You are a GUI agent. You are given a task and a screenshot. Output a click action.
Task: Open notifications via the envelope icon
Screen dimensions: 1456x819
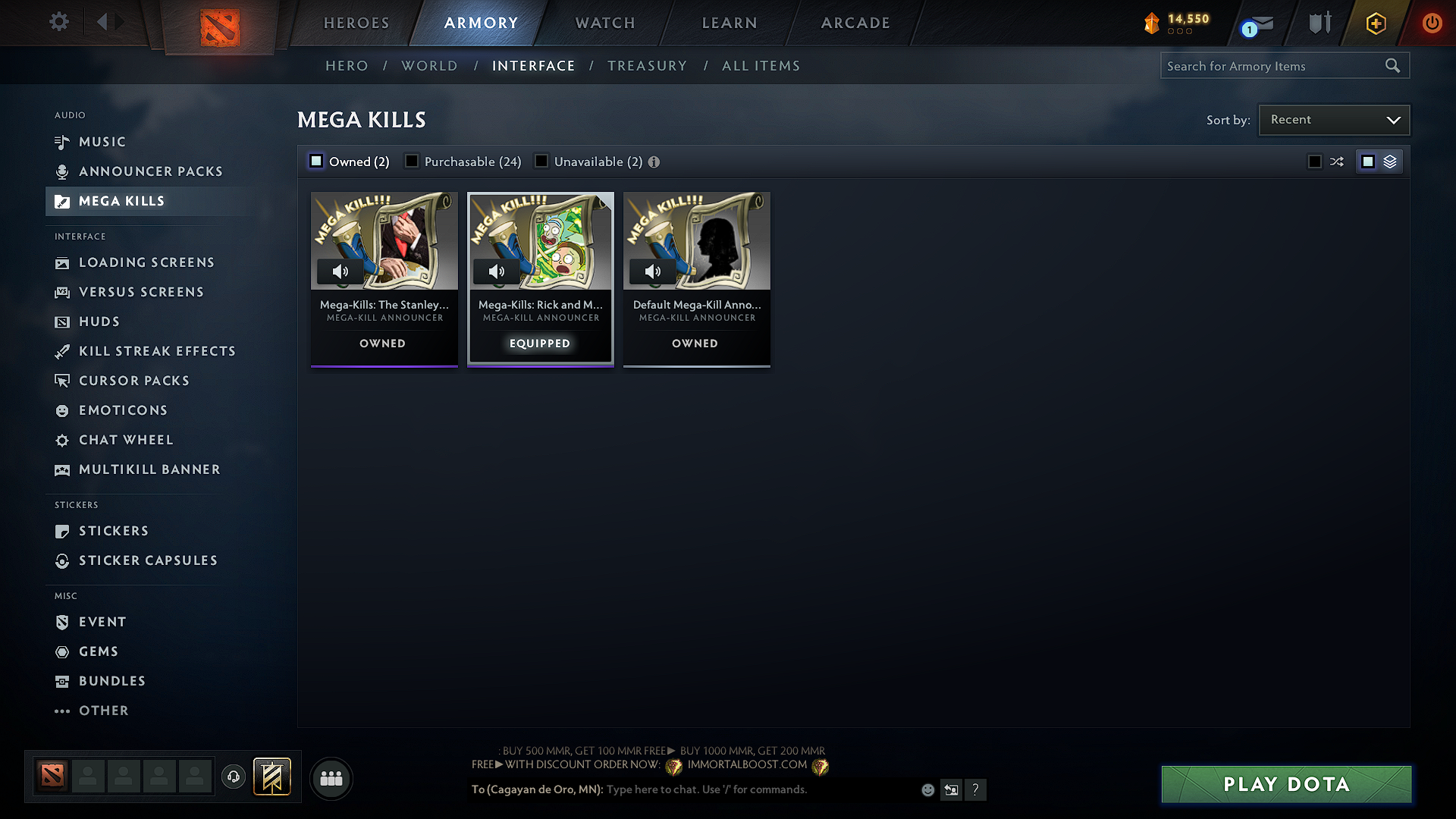(x=1260, y=24)
